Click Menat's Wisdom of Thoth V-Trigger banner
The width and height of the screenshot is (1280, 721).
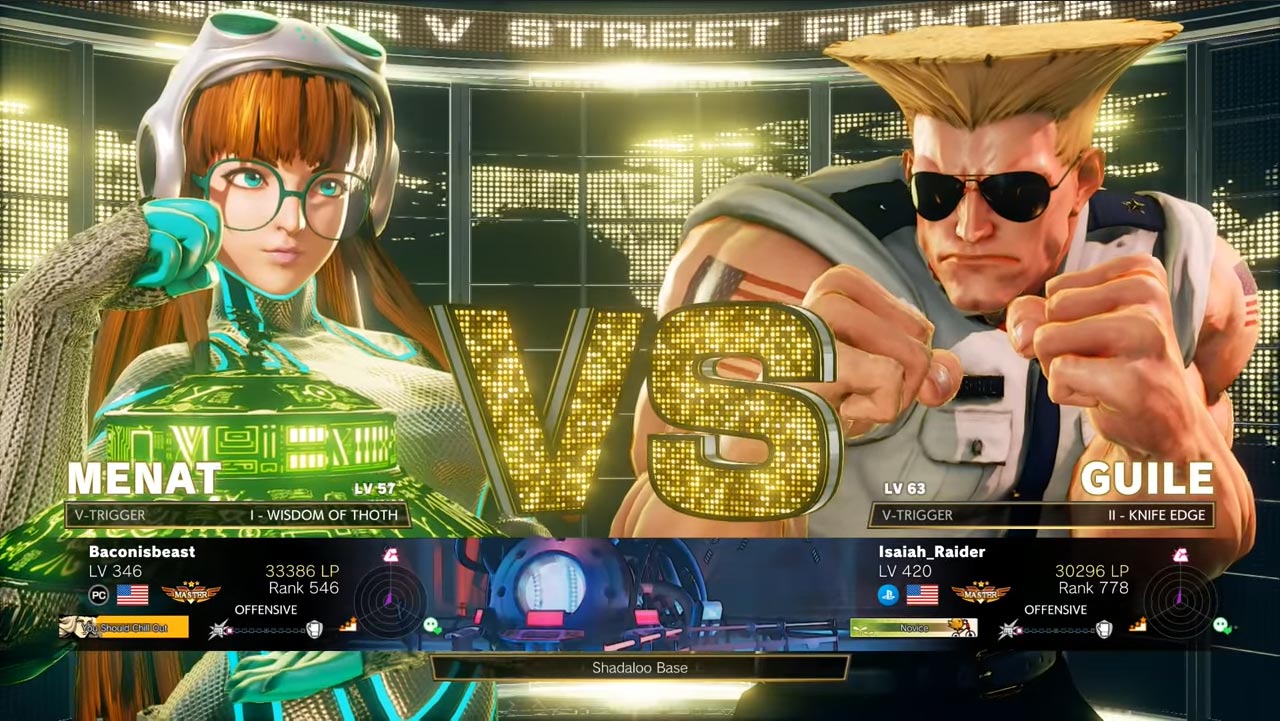tap(237, 515)
